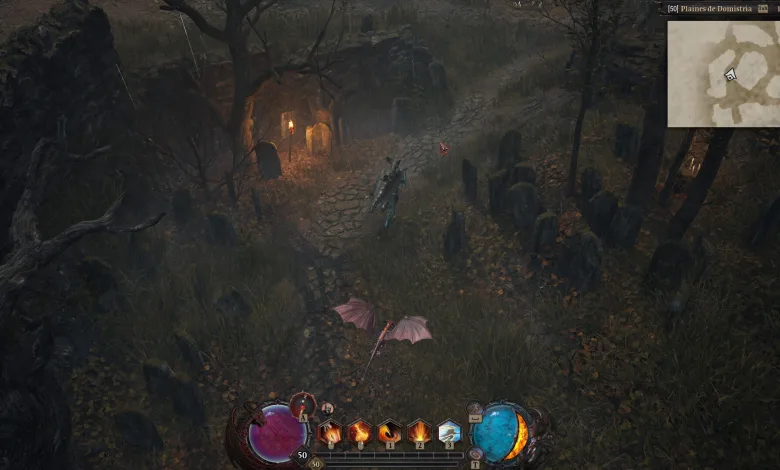Open the minimap of Plaines de Domistria
Screen dimensions: 780x470
pyautogui.click(x=722, y=71)
